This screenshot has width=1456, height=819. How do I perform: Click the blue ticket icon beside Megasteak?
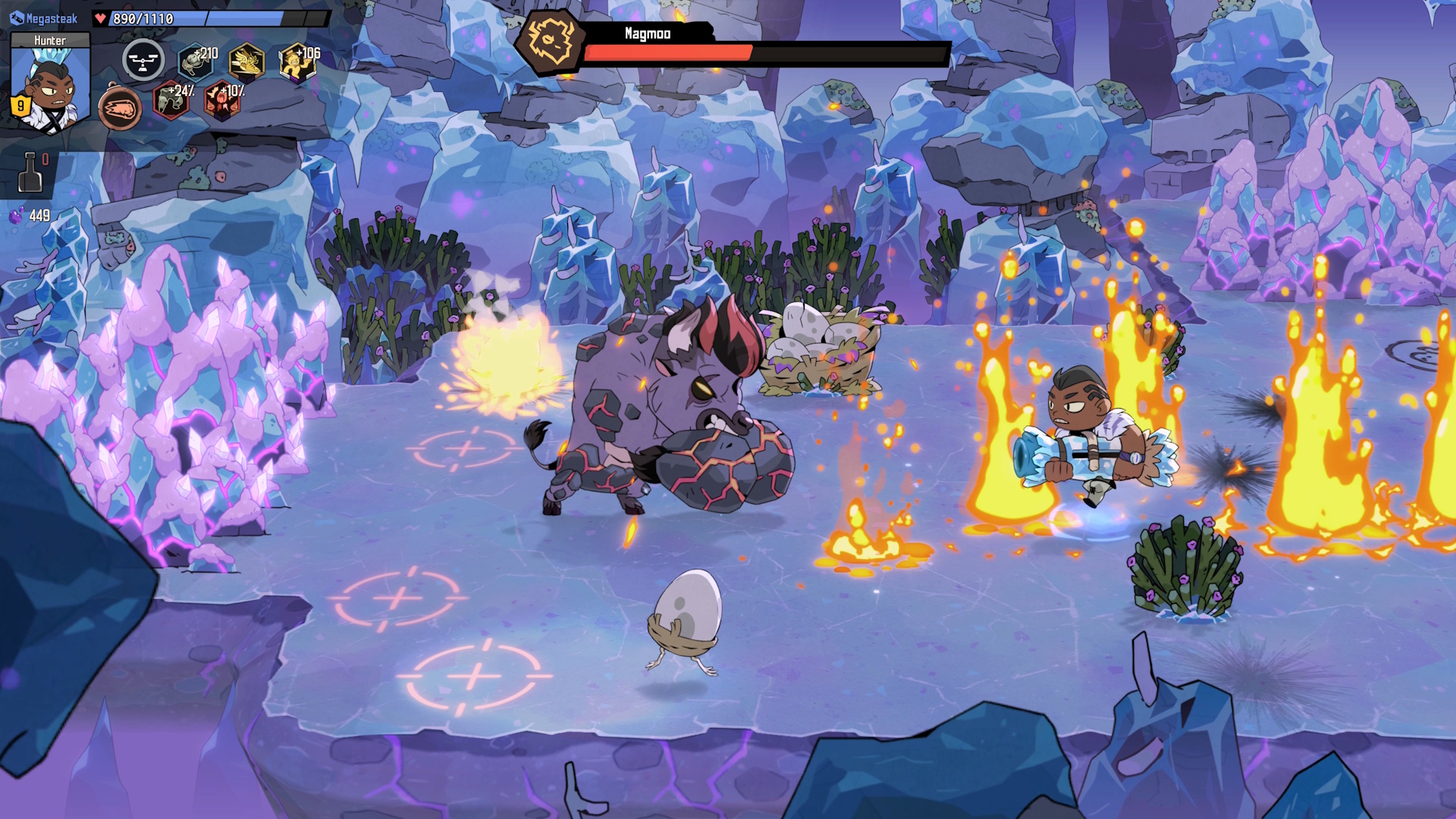pos(17,17)
